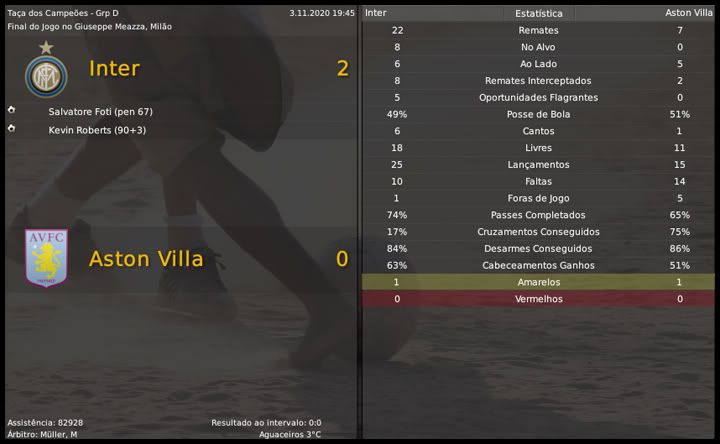Select the Remates statistics row
Image resolution: width=720 pixels, height=444 pixels.
point(538,31)
